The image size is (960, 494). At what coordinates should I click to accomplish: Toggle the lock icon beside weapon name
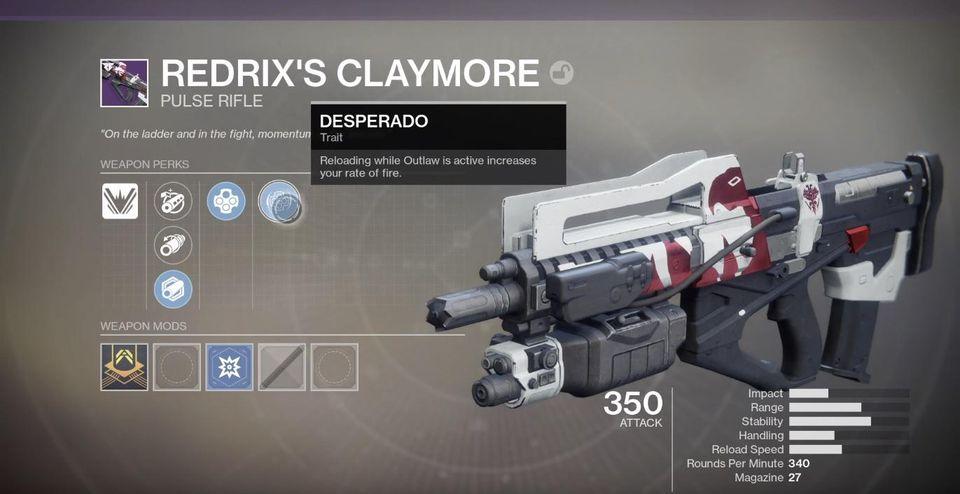pos(562,73)
